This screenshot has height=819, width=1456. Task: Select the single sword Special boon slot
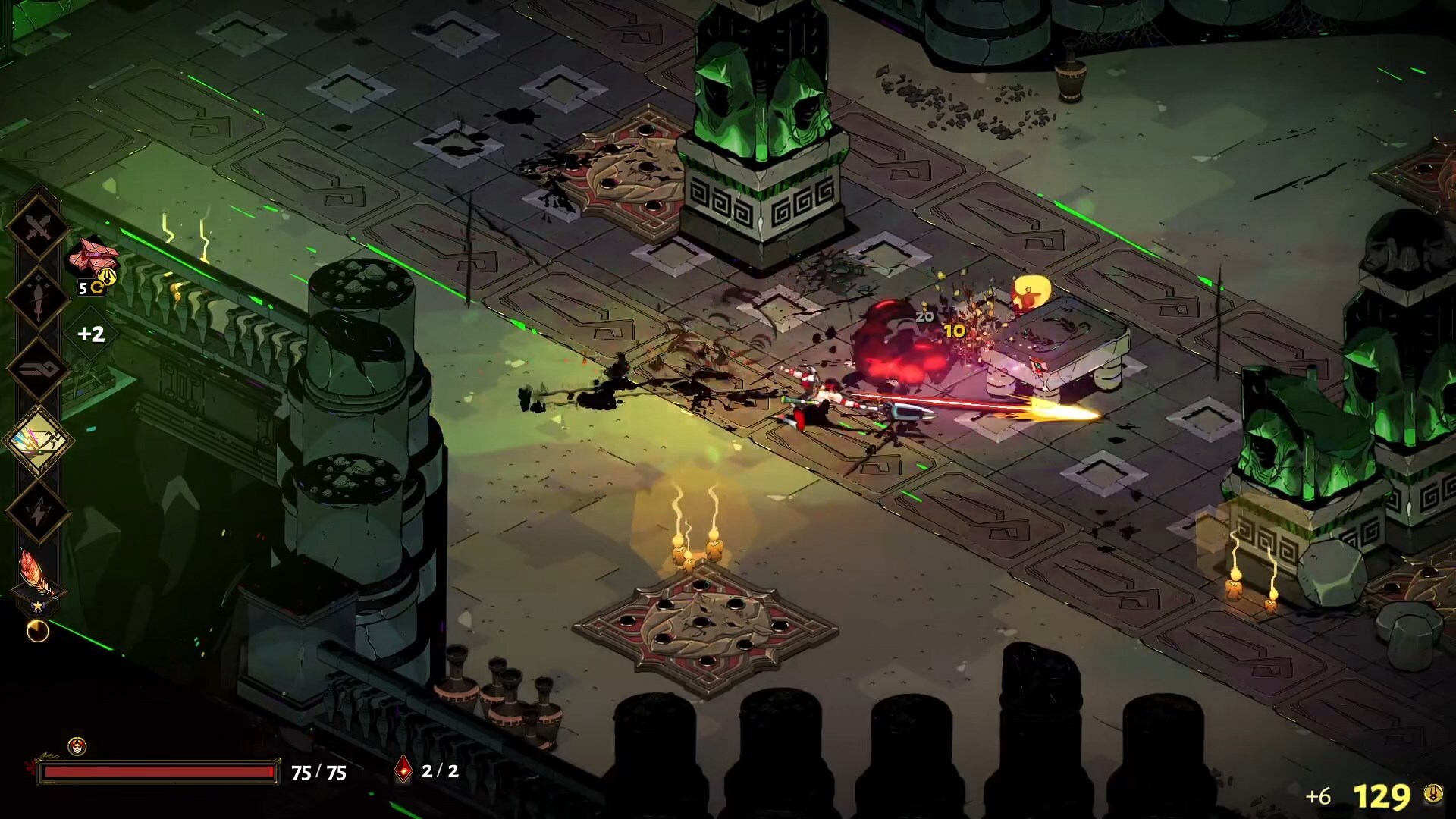tap(38, 298)
